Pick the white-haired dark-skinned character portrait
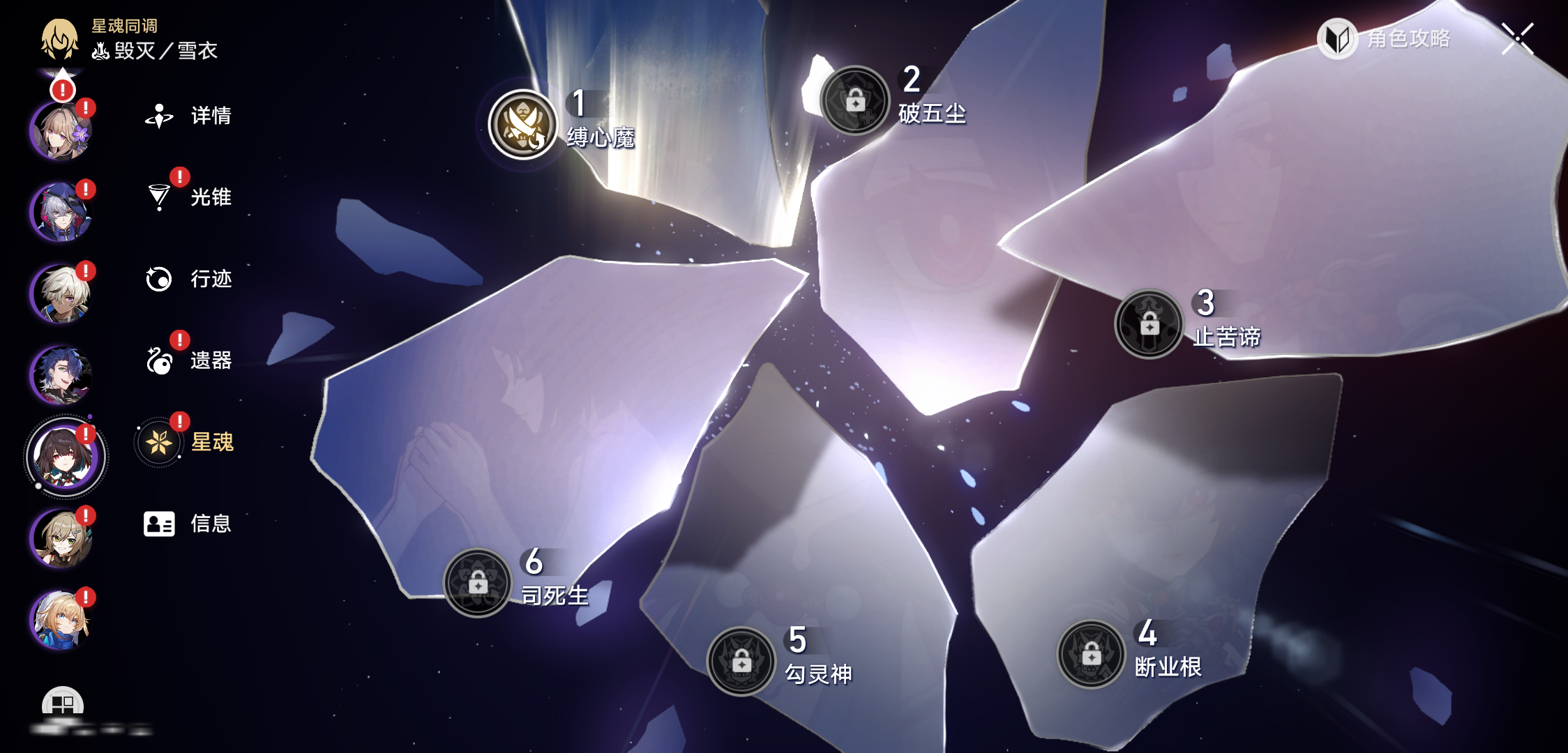 61,294
